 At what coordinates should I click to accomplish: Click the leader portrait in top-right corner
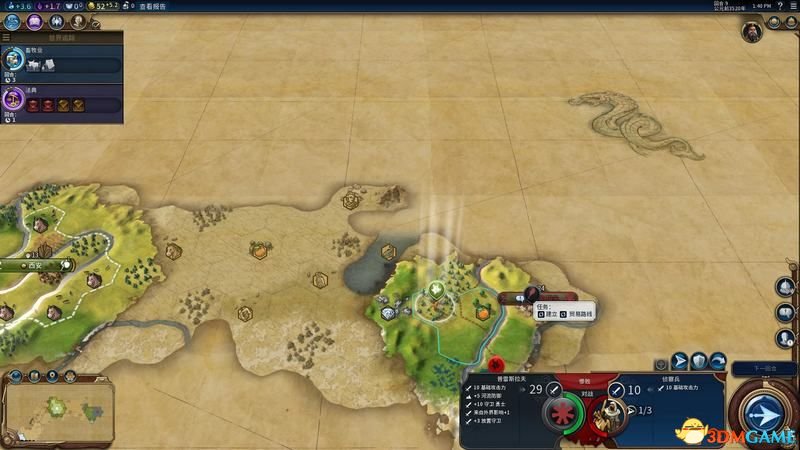(x=752, y=32)
